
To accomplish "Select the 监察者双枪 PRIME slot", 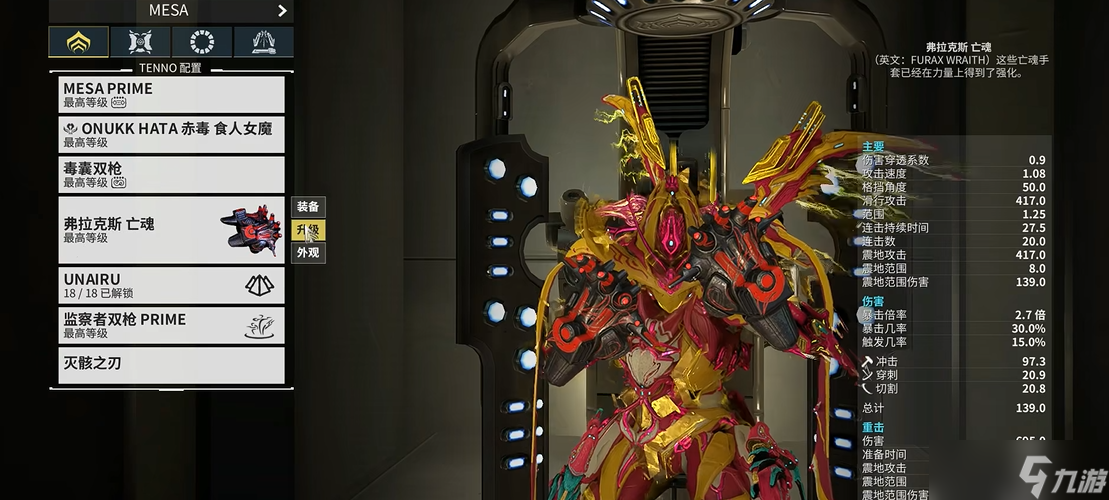I will [x=171, y=325].
